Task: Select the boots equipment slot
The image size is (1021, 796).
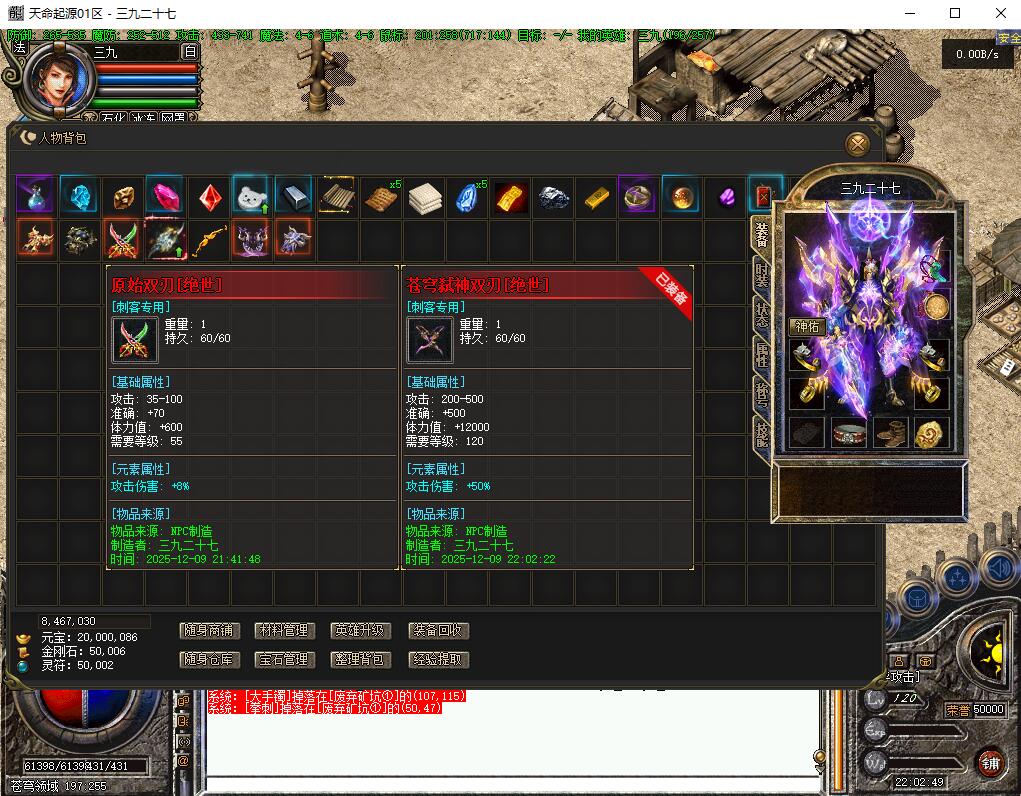Action: pyautogui.click(x=890, y=432)
